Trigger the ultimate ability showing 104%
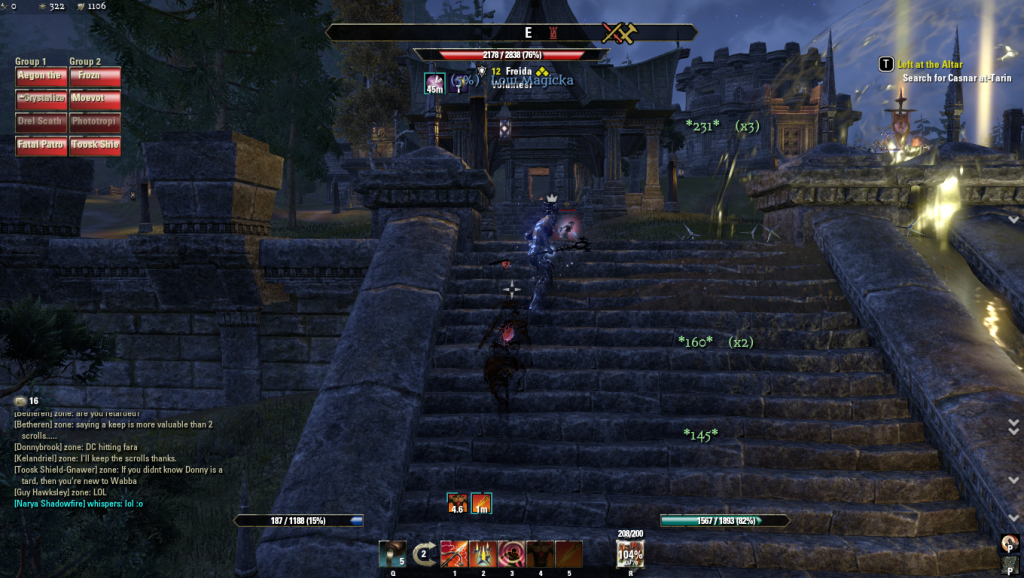 (630, 554)
